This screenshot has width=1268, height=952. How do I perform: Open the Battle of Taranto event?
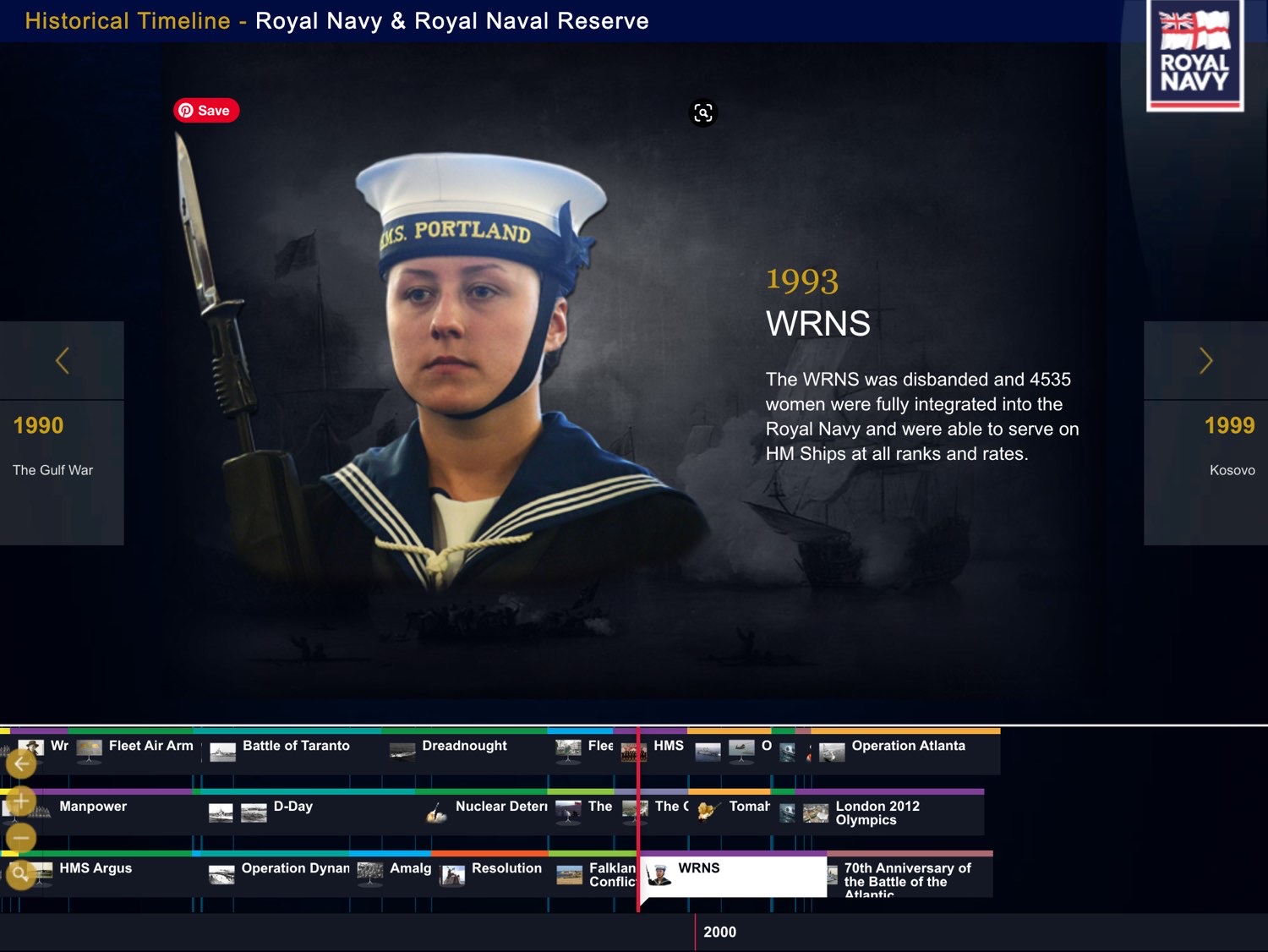pos(295,747)
